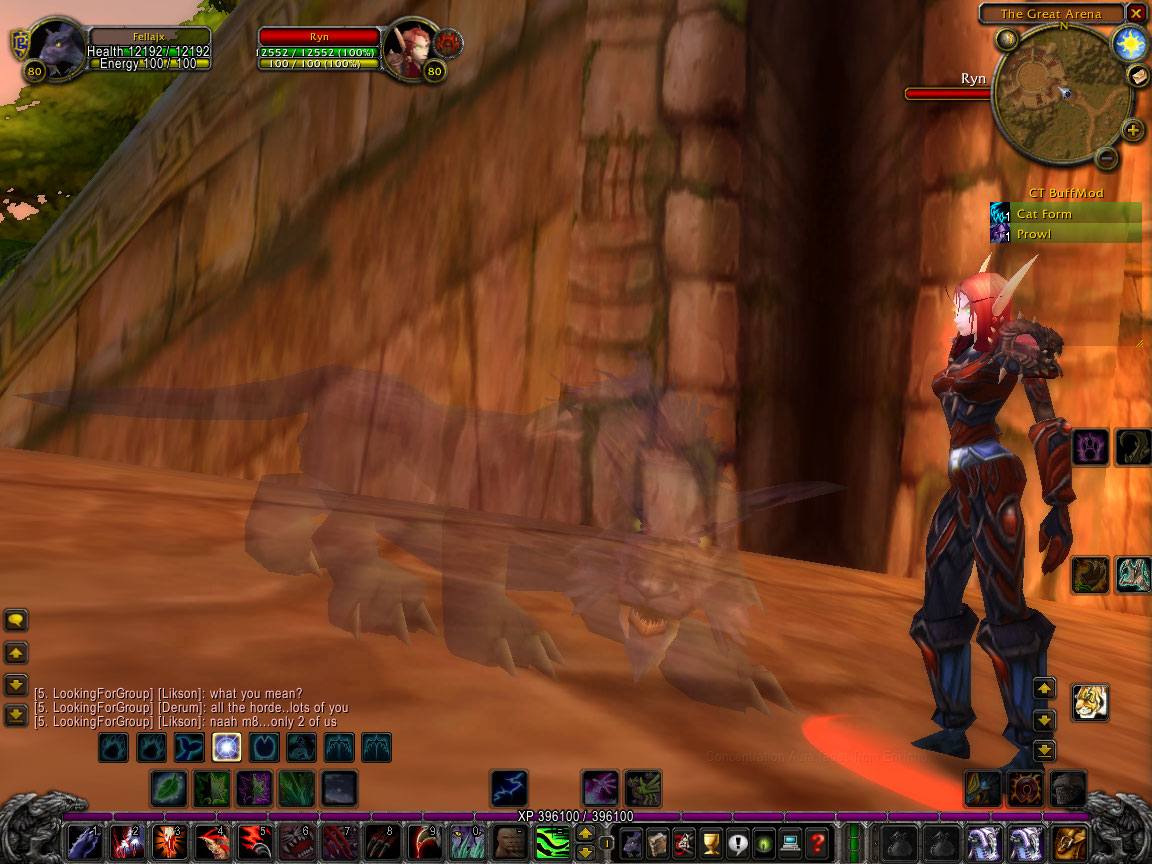Use the ability in action slot 5
1152x864 pixels.
coord(253,843)
